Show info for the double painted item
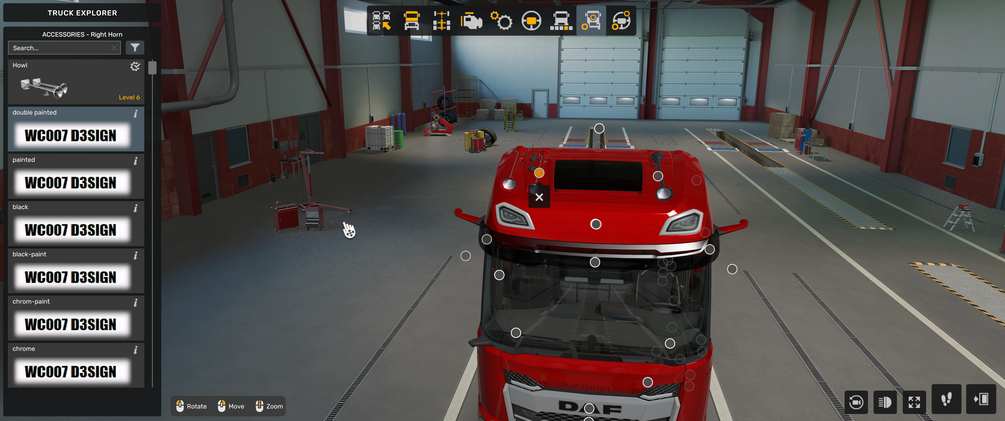This screenshot has height=421, width=1005. click(x=136, y=114)
